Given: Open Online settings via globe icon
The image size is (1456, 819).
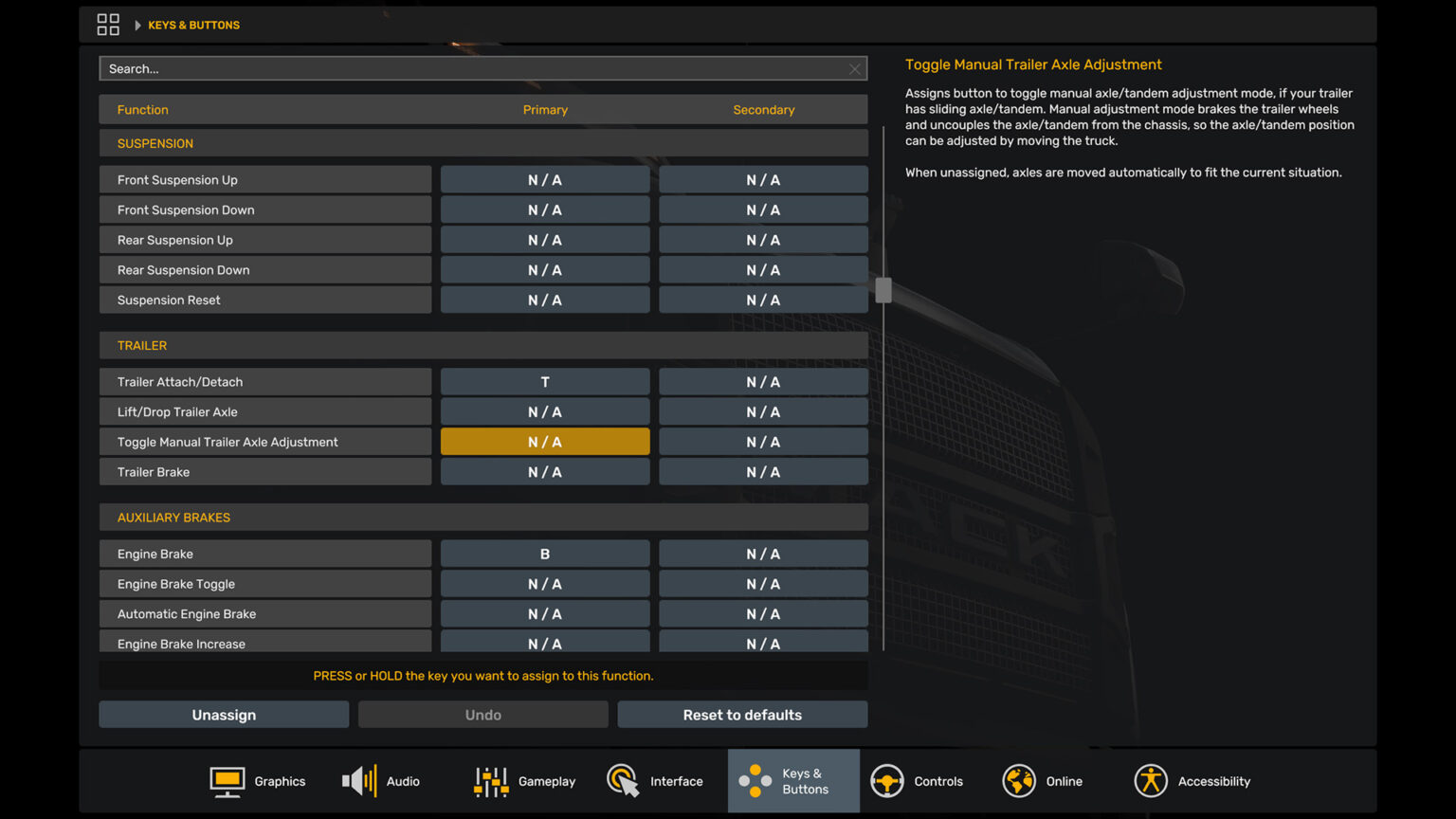Looking at the screenshot, I should pyautogui.click(x=1018, y=780).
